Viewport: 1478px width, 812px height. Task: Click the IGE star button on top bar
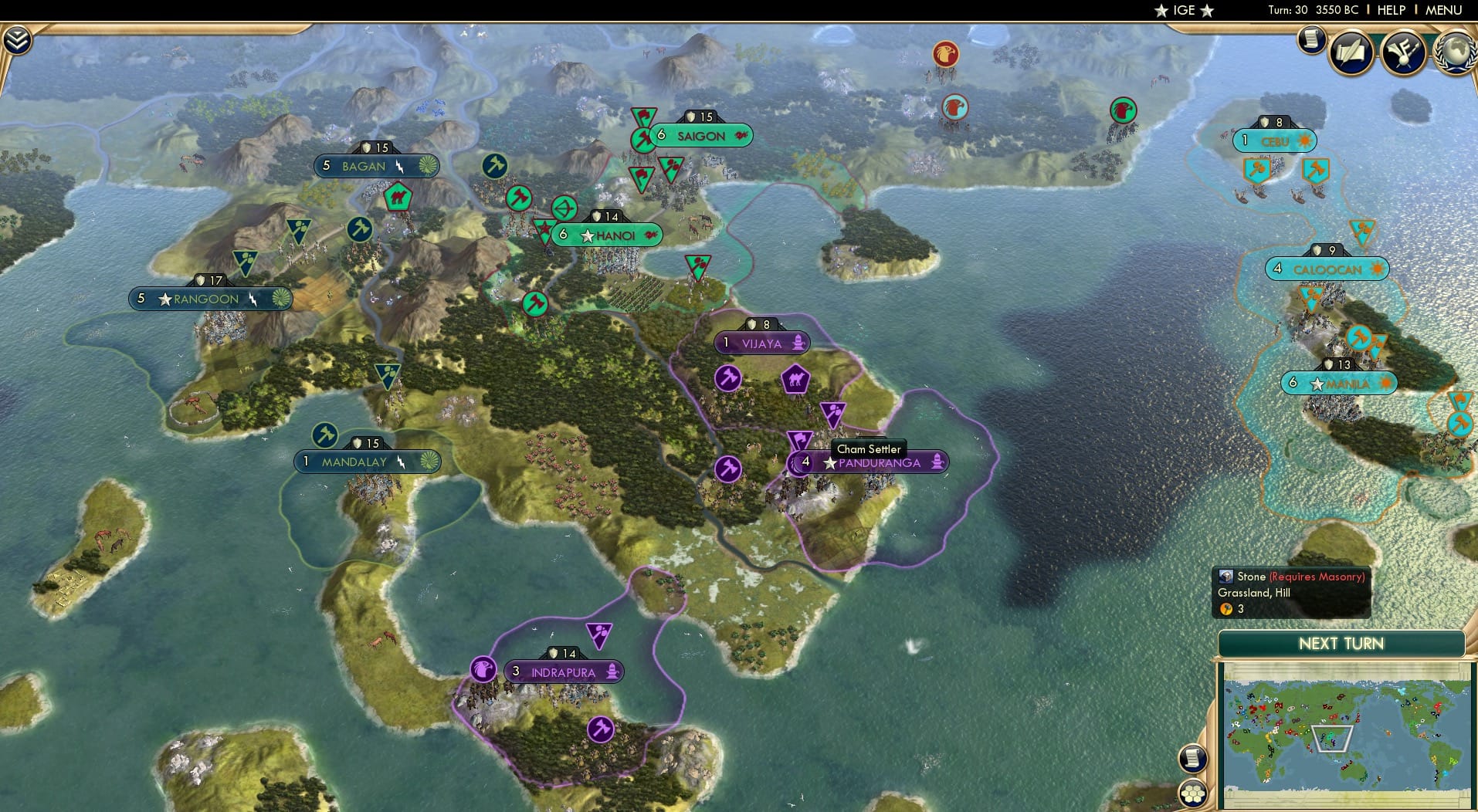[1183, 10]
